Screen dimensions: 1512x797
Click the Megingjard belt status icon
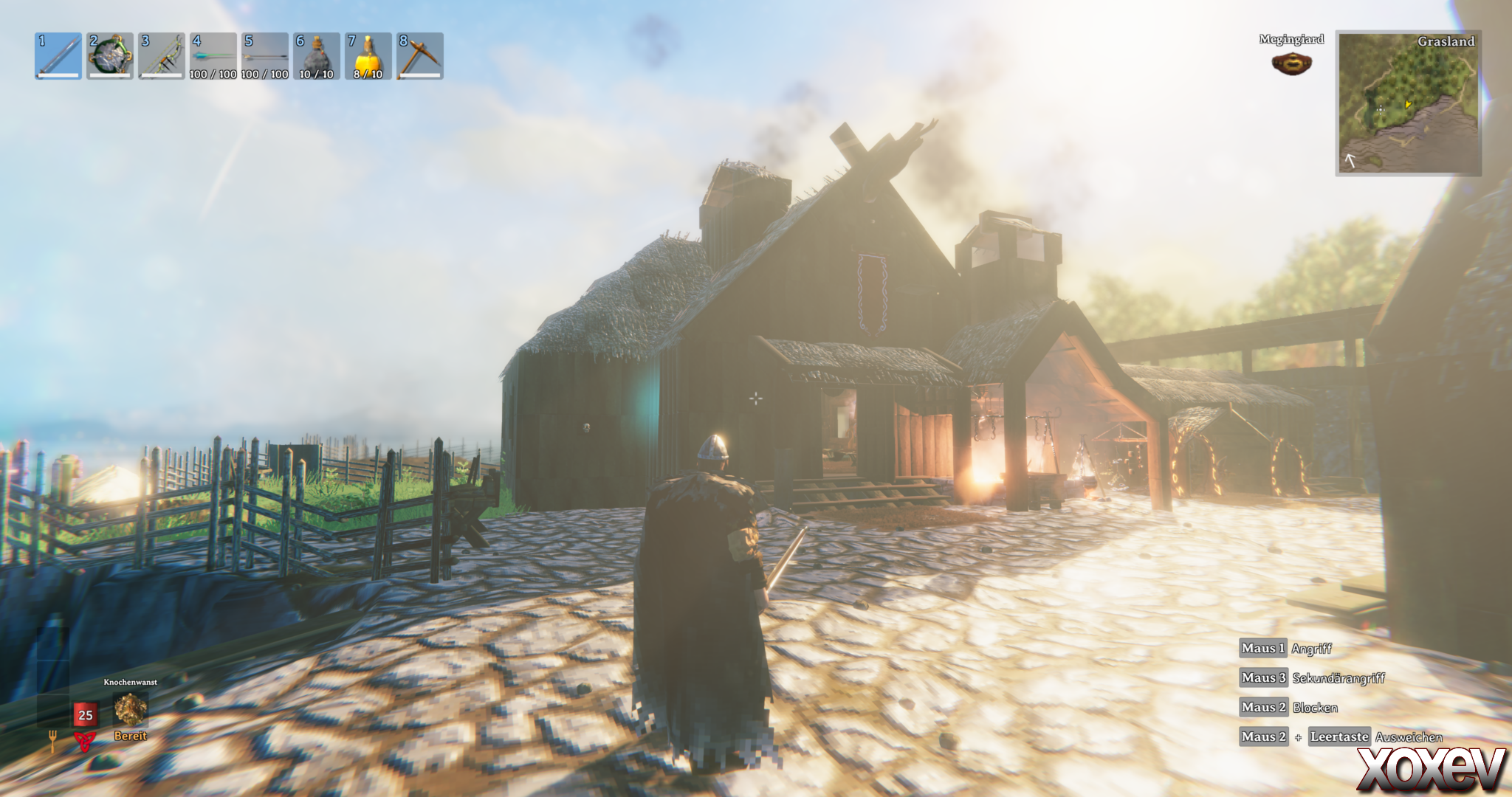1291,64
